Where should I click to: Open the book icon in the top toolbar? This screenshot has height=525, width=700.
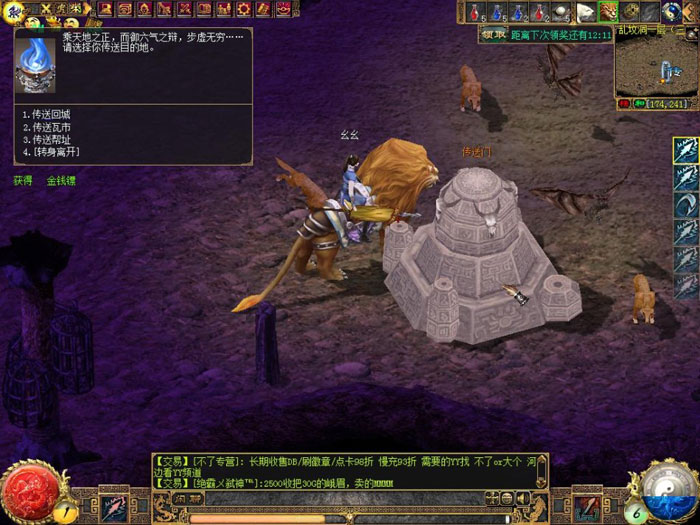pos(203,9)
